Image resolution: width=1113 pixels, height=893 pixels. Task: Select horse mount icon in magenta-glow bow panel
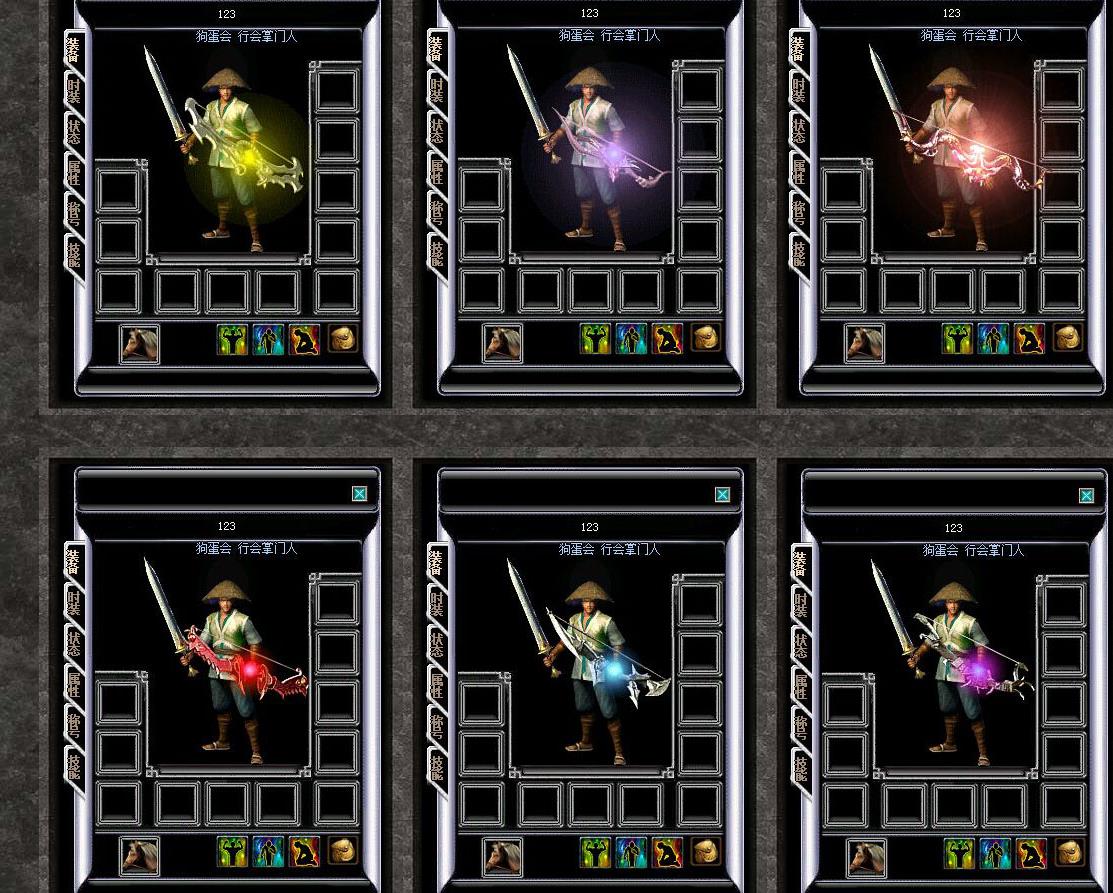coord(866,856)
